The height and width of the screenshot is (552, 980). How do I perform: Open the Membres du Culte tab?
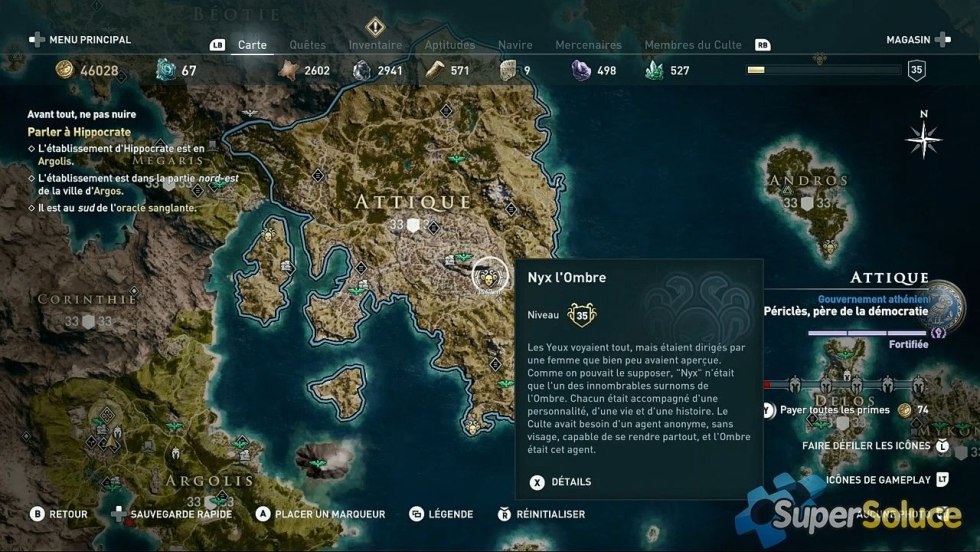pos(694,45)
